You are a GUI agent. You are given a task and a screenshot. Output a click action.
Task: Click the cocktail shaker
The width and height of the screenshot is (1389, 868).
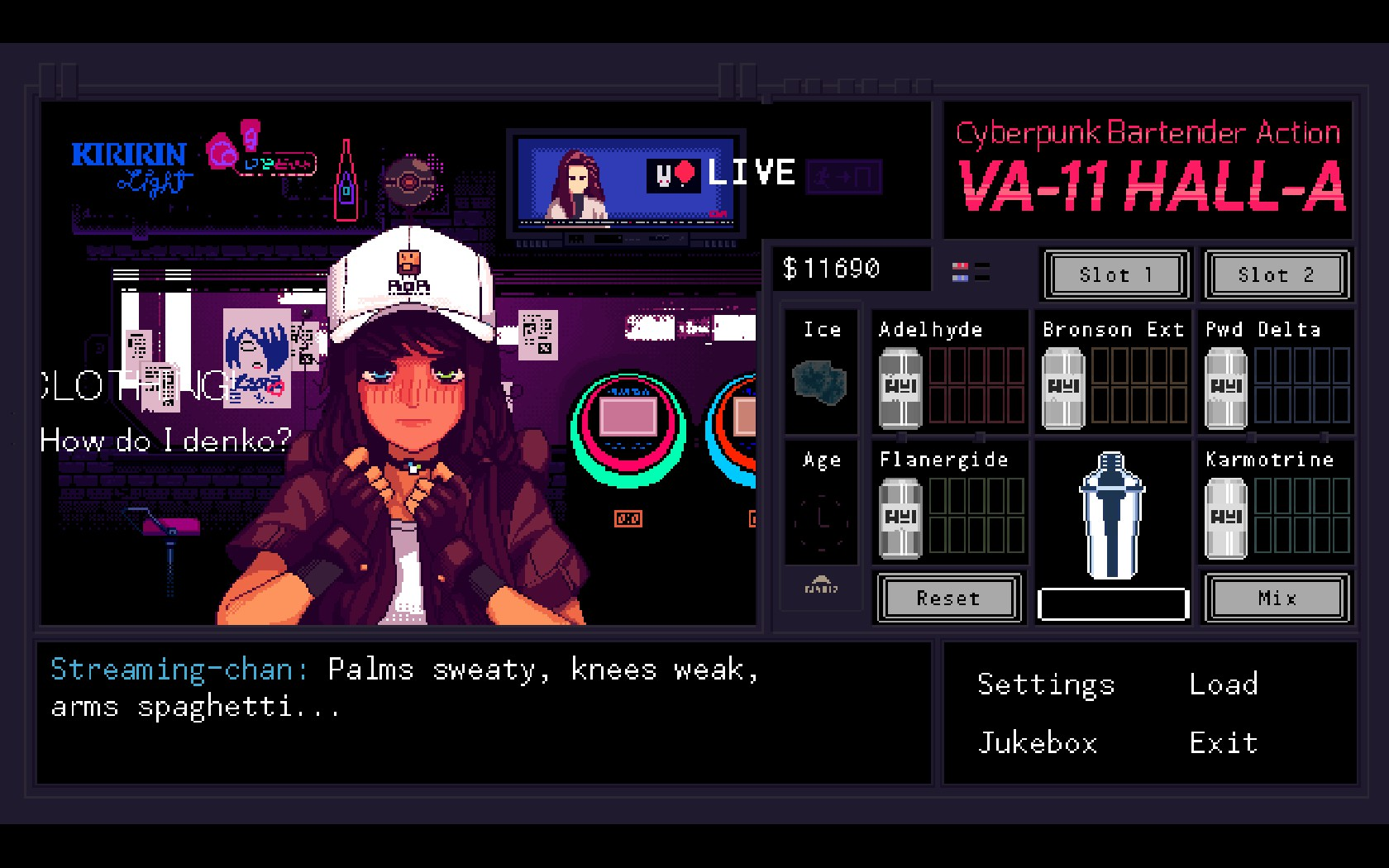[x=1112, y=515]
